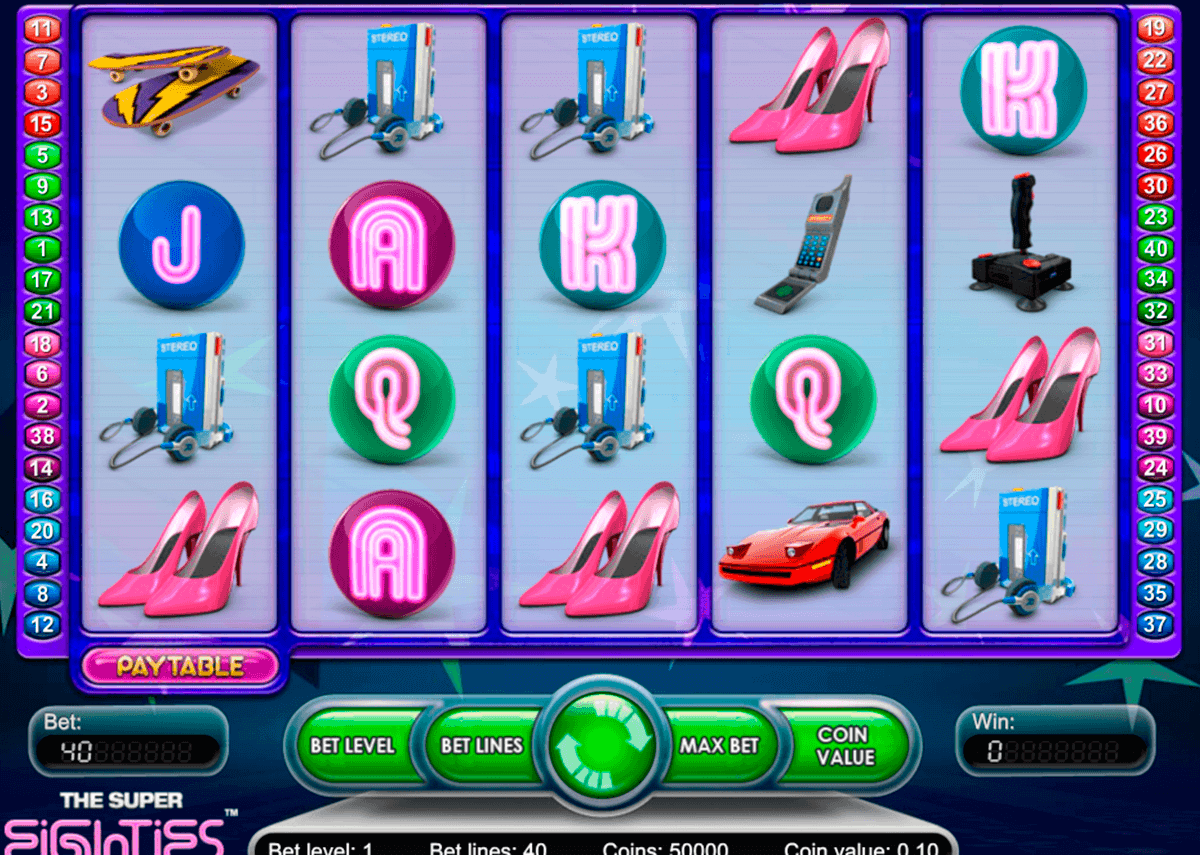Select payline number 11
1200x855 pixels.
coord(42,29)
